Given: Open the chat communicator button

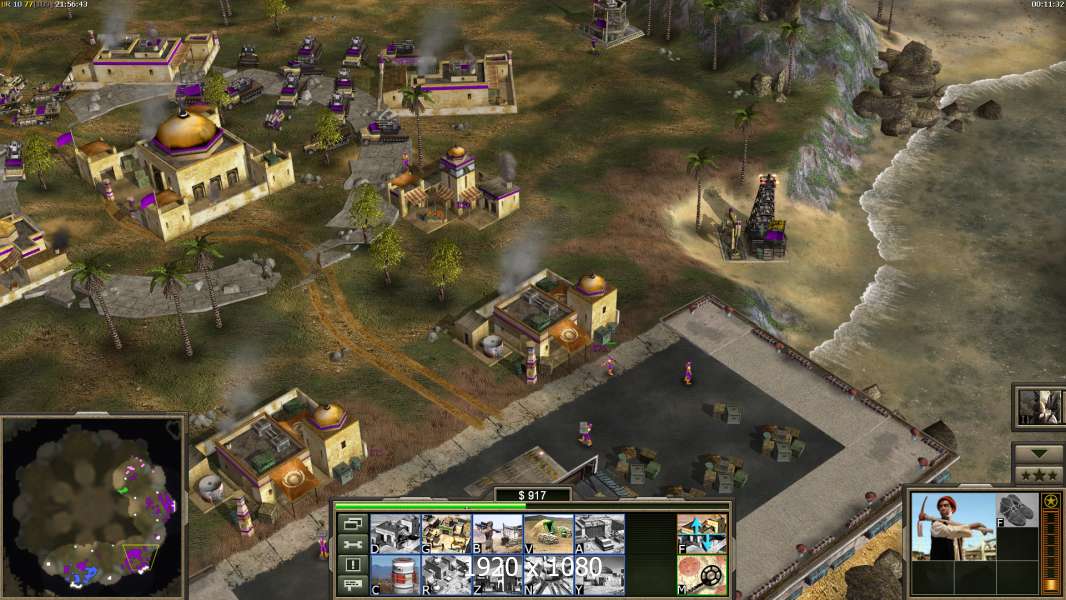Looking at the screenshot, I should tap(351, 585).
